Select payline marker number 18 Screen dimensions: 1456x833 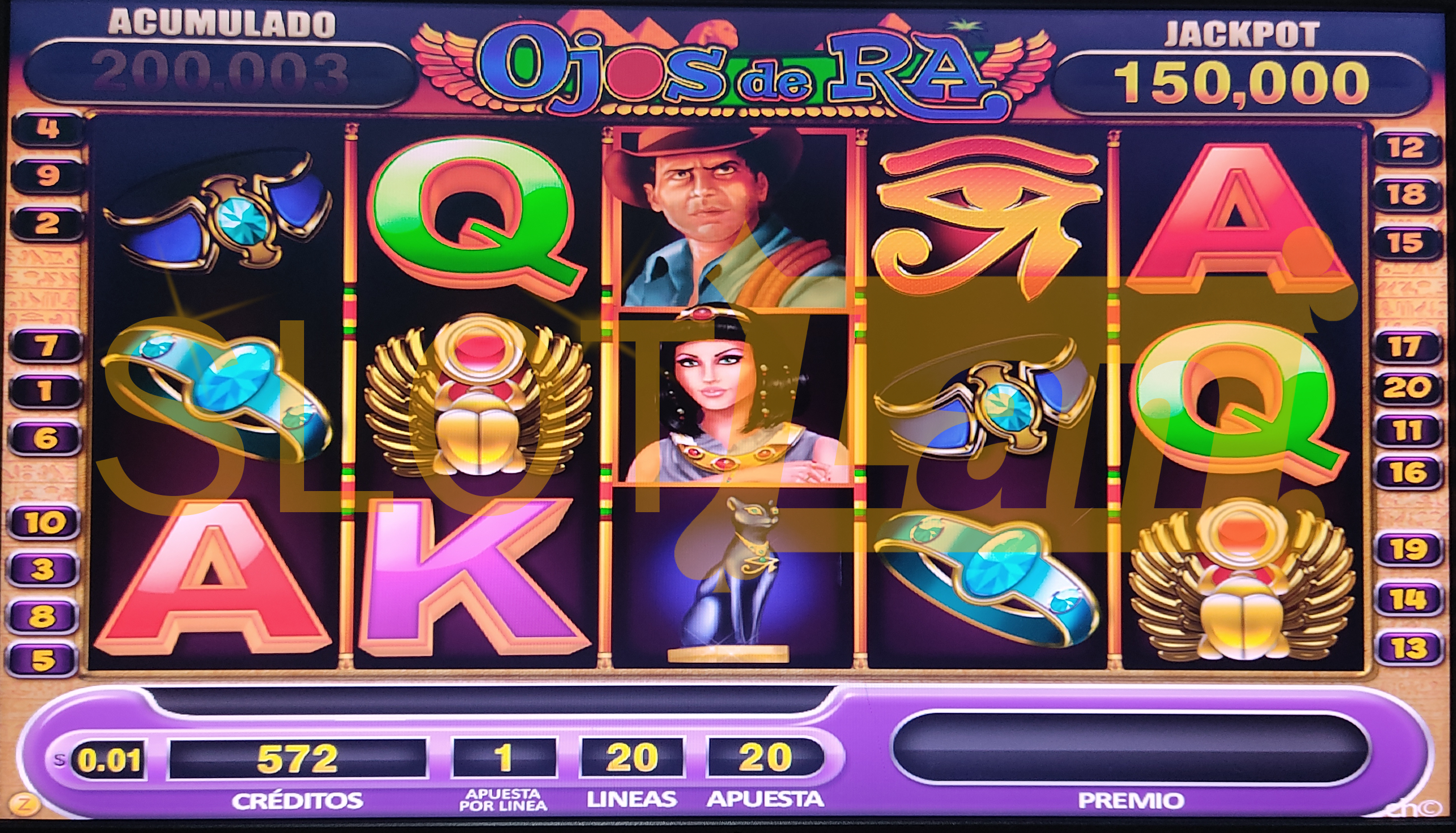pos(1406,195)
